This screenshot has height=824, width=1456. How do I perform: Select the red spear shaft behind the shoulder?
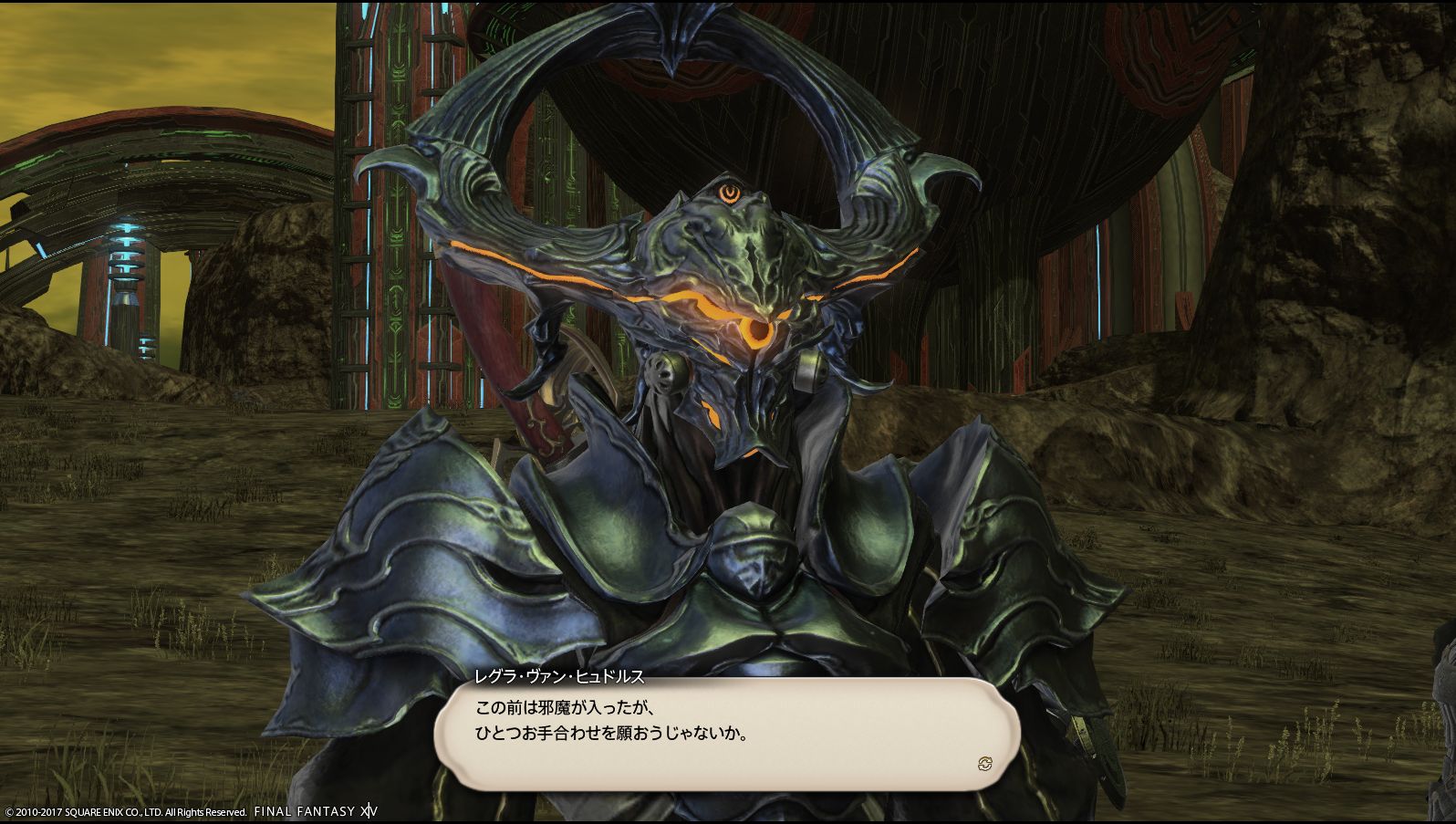tap(520, 383)
